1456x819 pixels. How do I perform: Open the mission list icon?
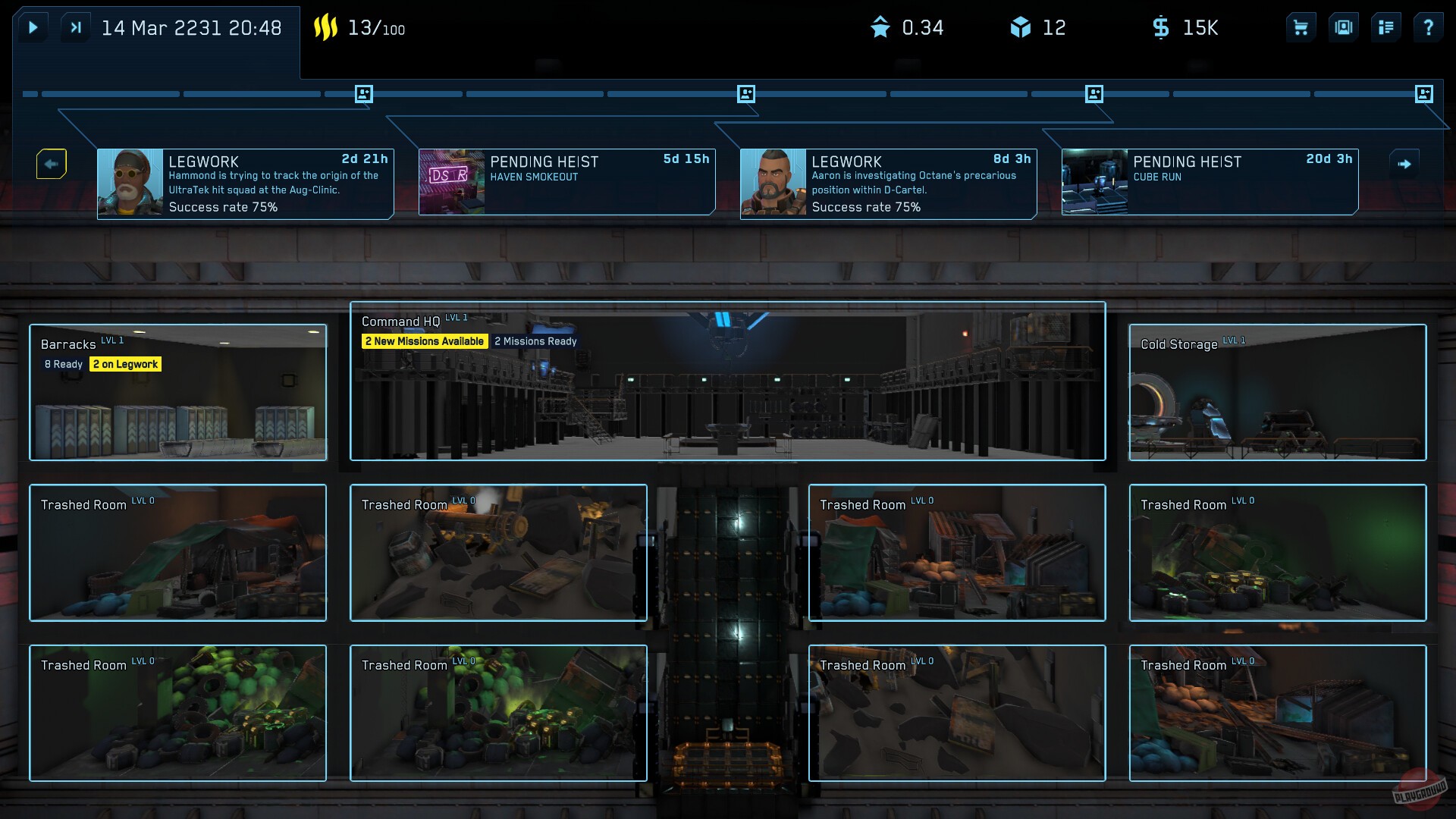[1386, 27]
